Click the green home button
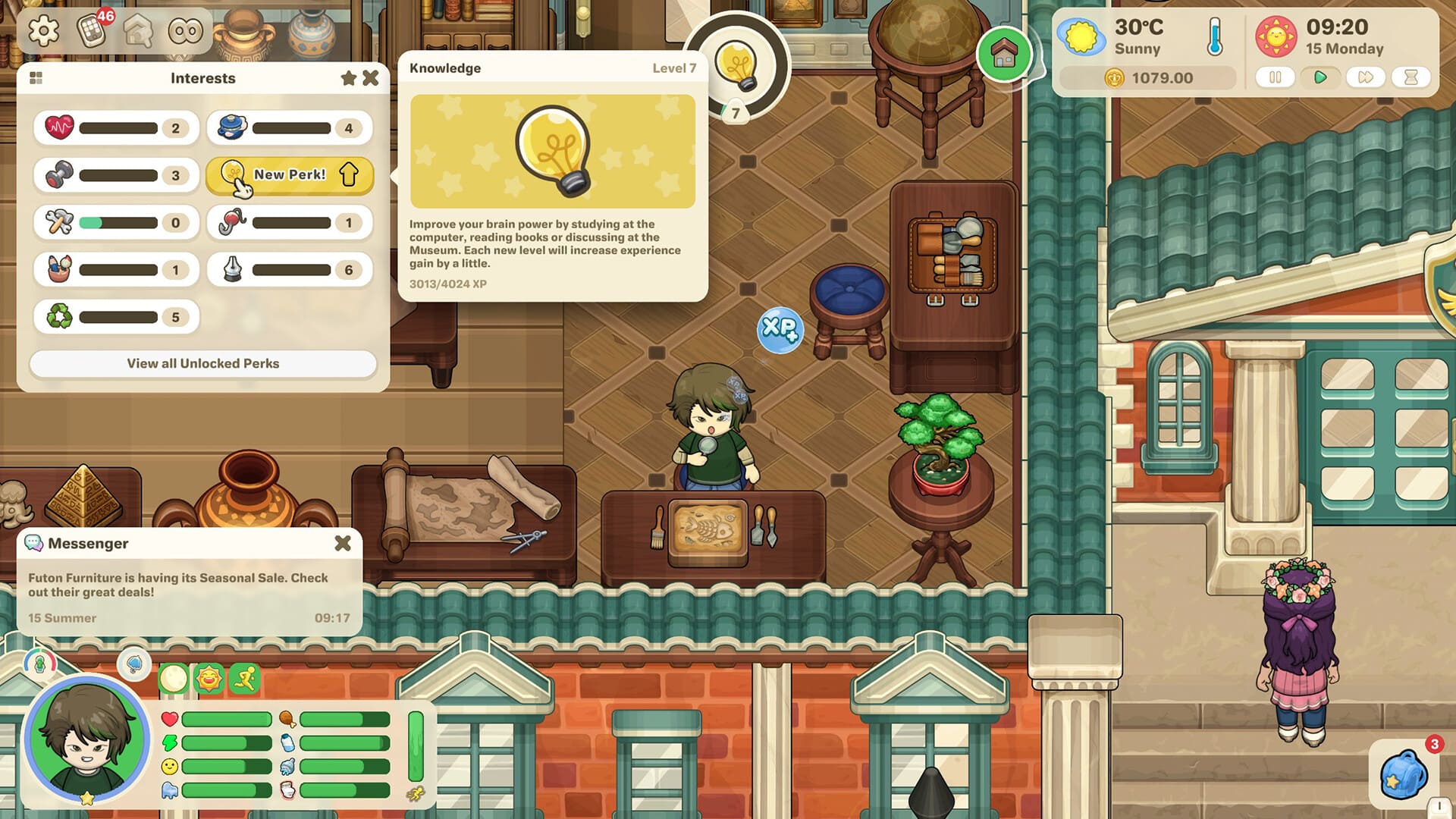The height and width of the screenshot is (819, 1456). (1004, 54)
